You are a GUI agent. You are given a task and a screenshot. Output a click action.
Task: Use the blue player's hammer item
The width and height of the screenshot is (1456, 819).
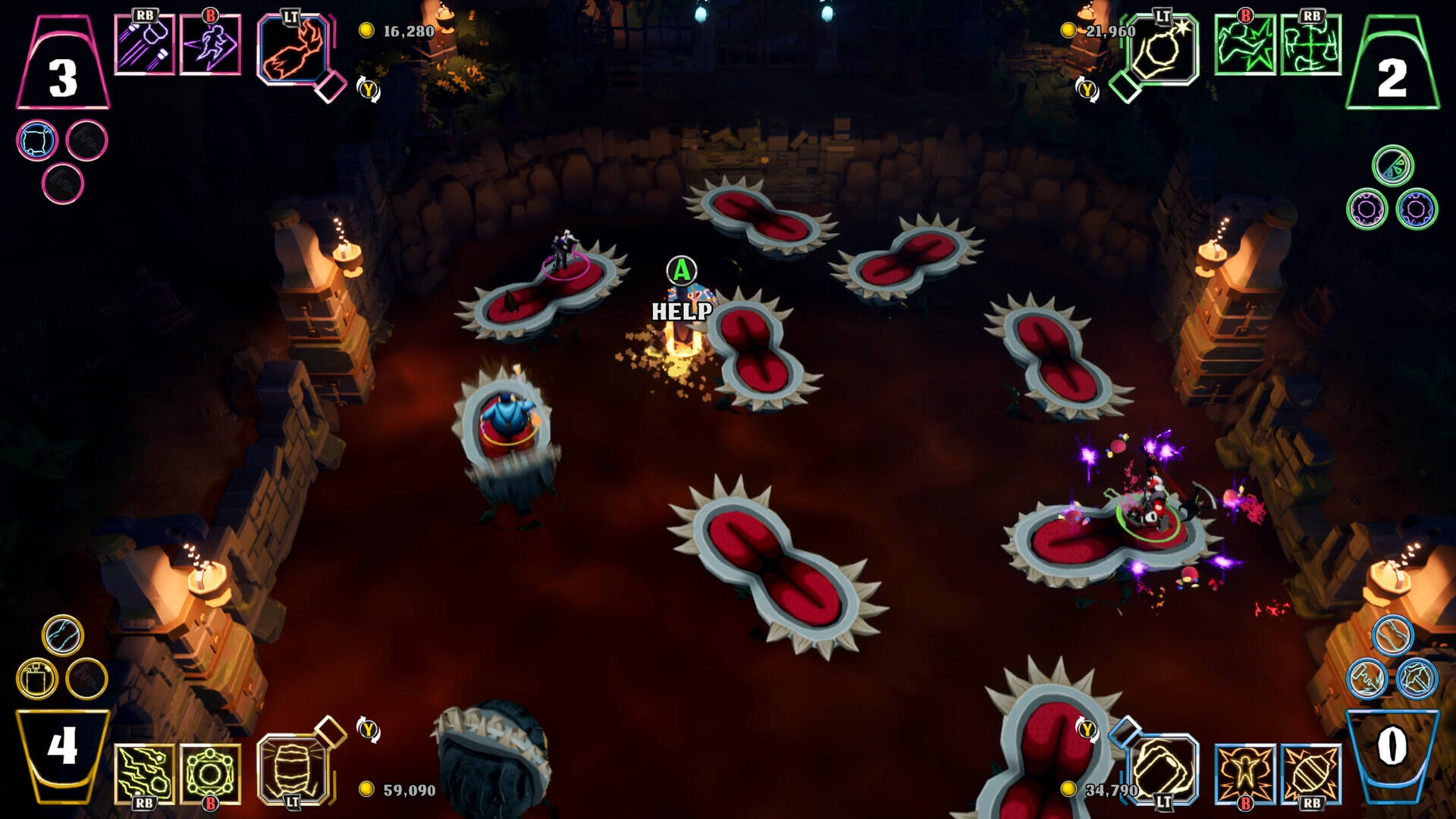coord(1162,769)
